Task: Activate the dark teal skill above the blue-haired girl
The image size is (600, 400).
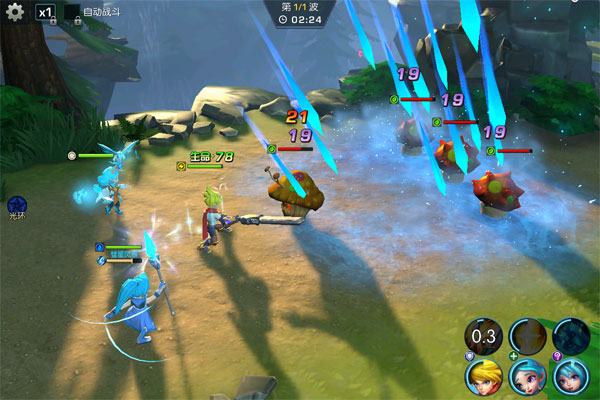Action: (571, 335)
